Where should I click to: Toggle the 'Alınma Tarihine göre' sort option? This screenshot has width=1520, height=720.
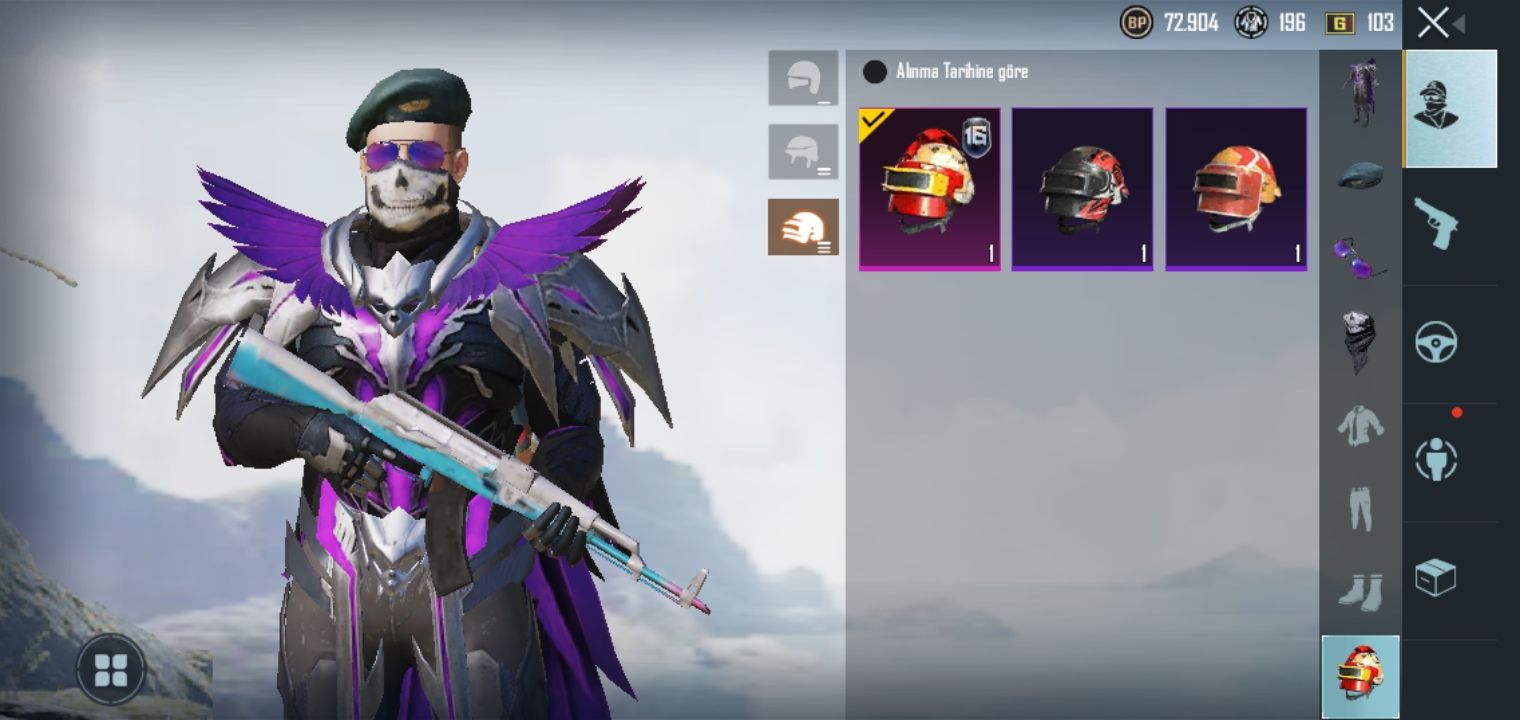point(875,72)
